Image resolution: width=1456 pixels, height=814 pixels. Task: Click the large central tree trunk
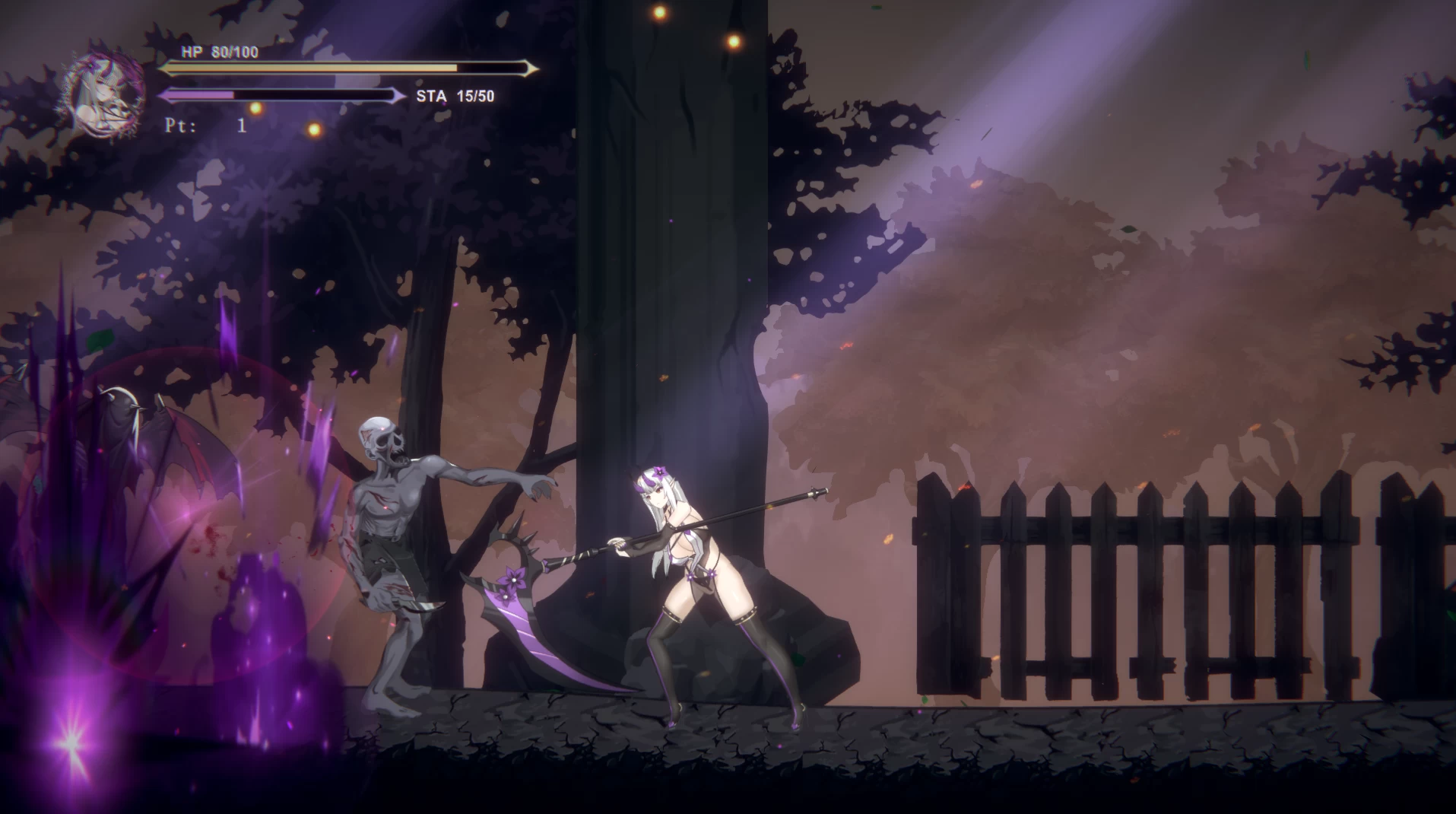pos(669,266)
